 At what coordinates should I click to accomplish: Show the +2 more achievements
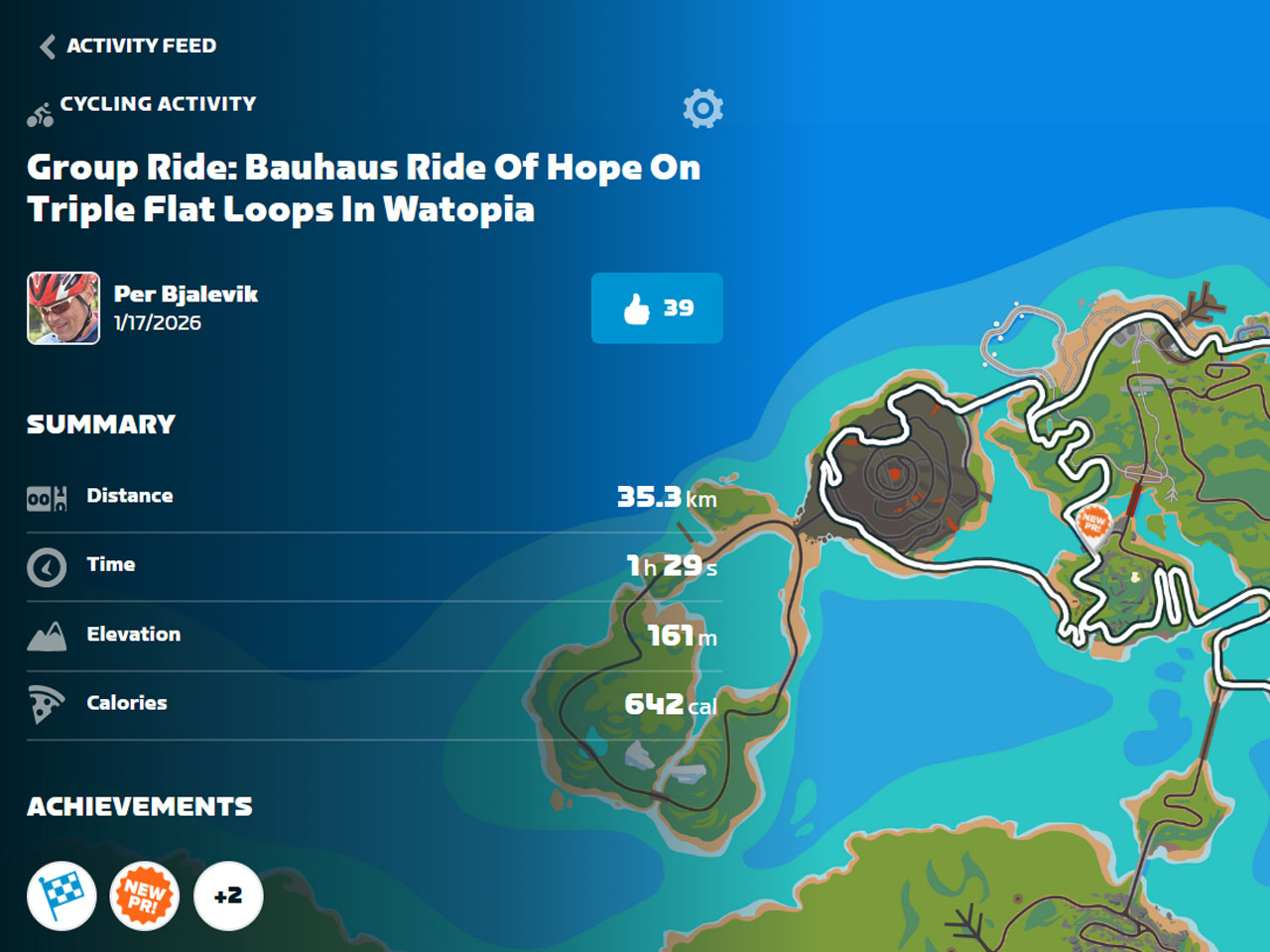coord(228,895)
